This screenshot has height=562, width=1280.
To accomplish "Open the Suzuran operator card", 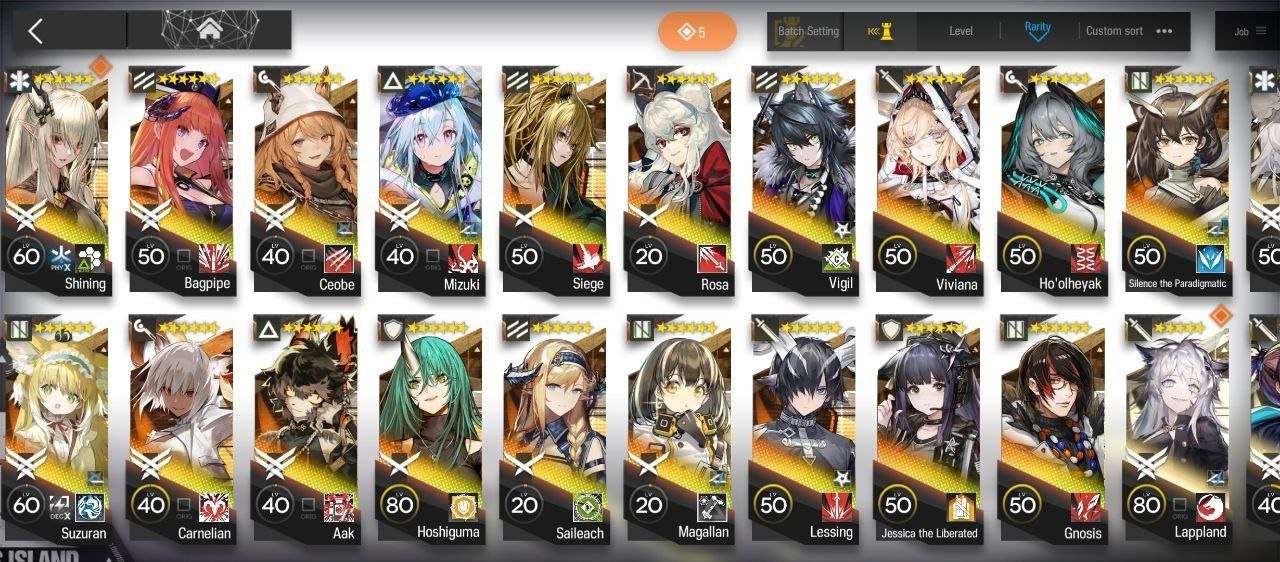I will (57, 428).
